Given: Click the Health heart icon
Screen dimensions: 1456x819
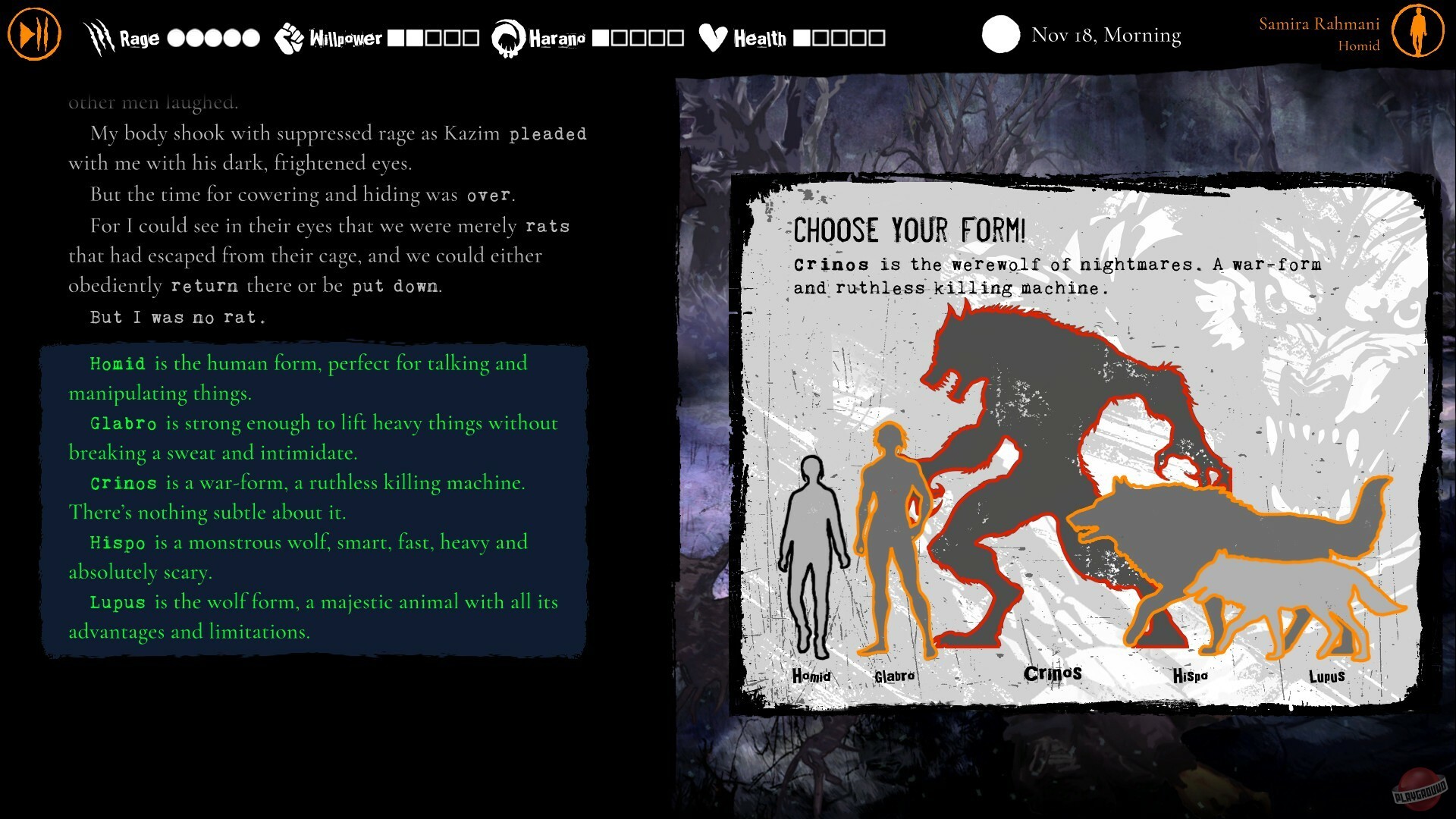Looking at the screenshot, I should pyautogui.click(x=711, y=35).
